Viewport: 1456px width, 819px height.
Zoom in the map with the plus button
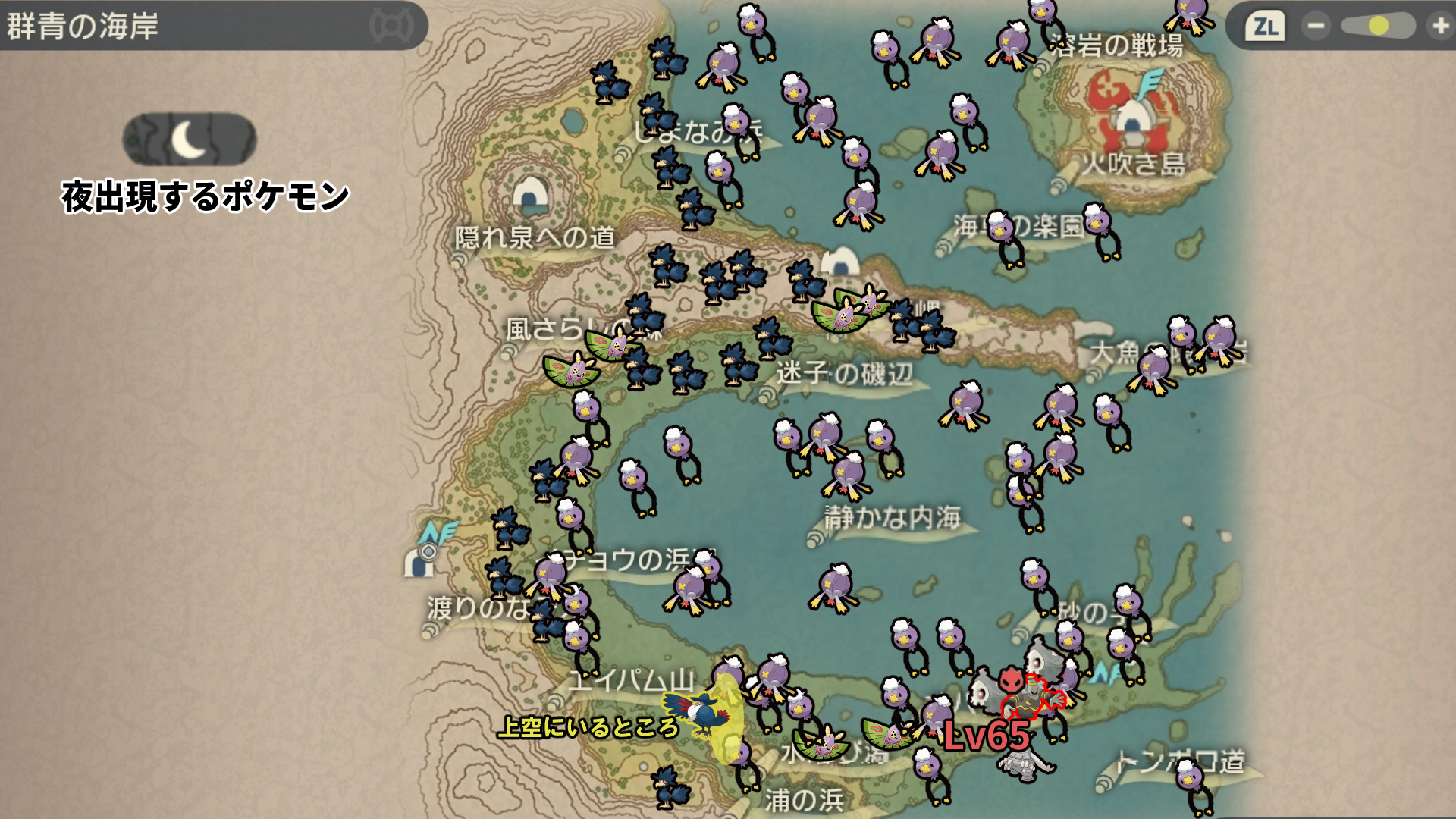click(1439, 27)
